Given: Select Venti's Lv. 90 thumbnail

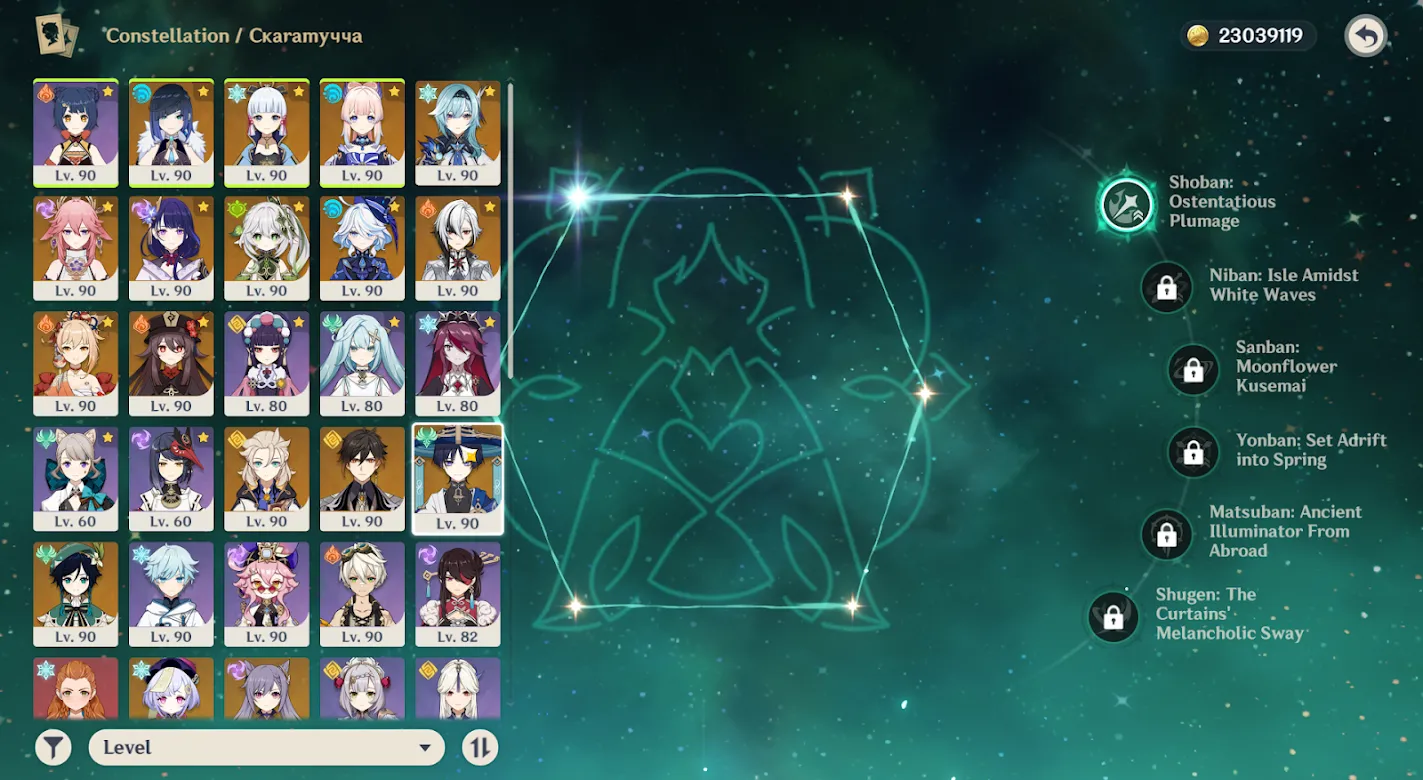Looking at the screenshot, I should pos(75,595).
